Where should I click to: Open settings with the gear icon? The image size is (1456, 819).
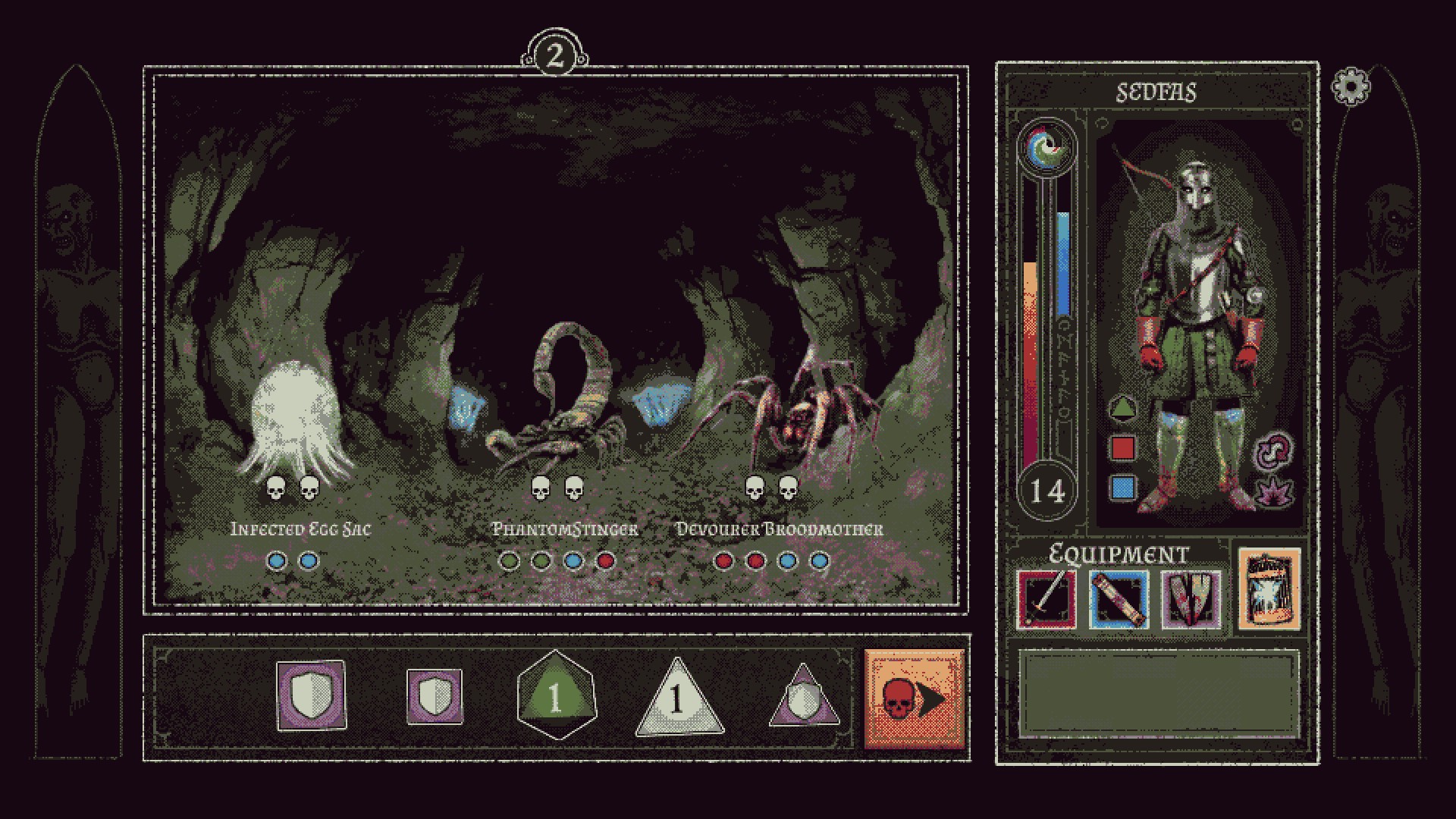tap(1351, 87)
